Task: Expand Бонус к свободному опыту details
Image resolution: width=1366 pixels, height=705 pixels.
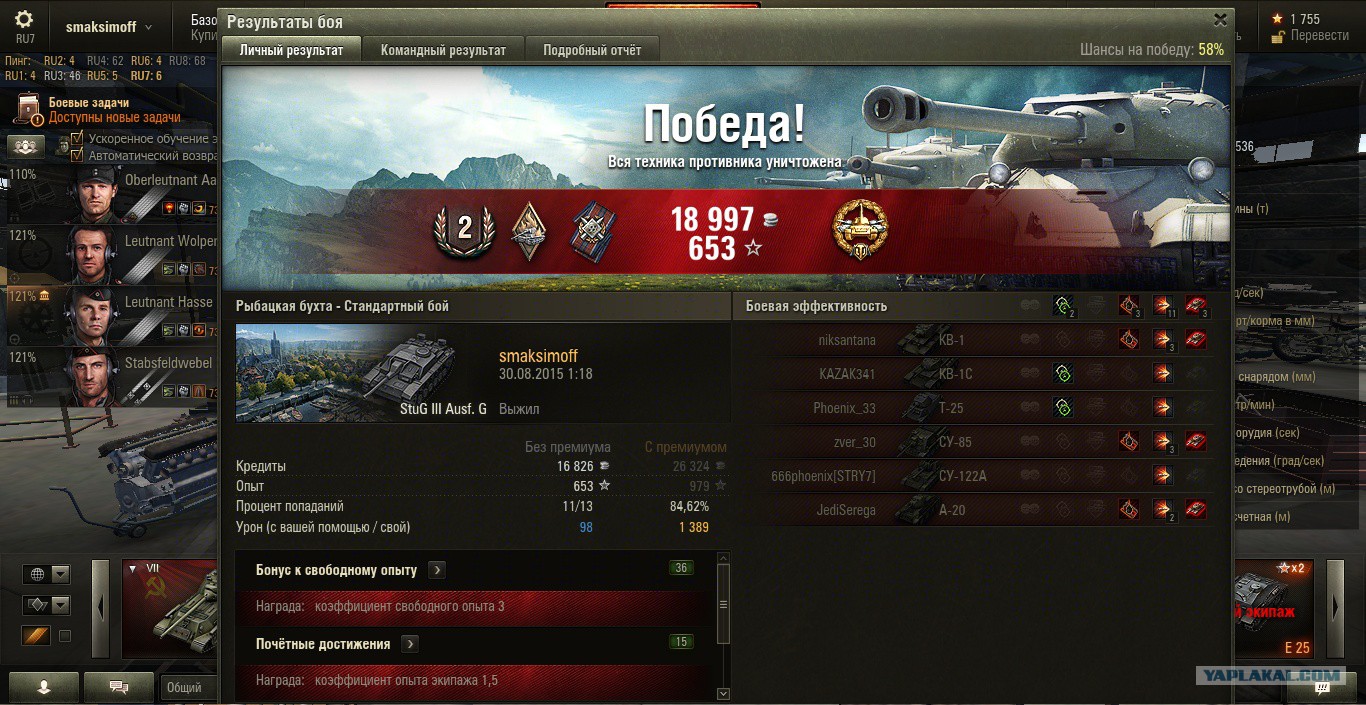Action: coord(437,570)
